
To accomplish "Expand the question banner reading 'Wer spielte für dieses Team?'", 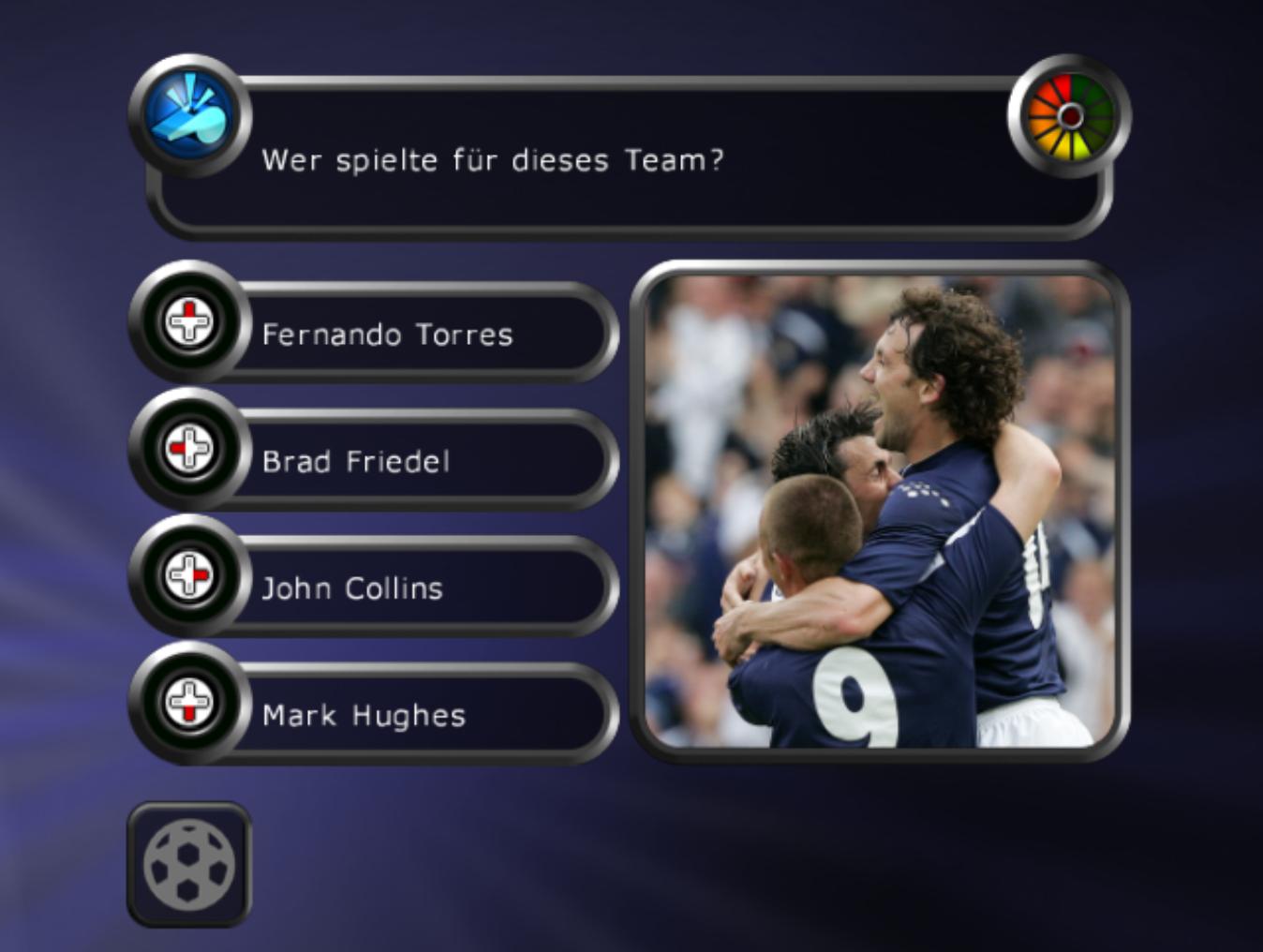I will point(628,155).
